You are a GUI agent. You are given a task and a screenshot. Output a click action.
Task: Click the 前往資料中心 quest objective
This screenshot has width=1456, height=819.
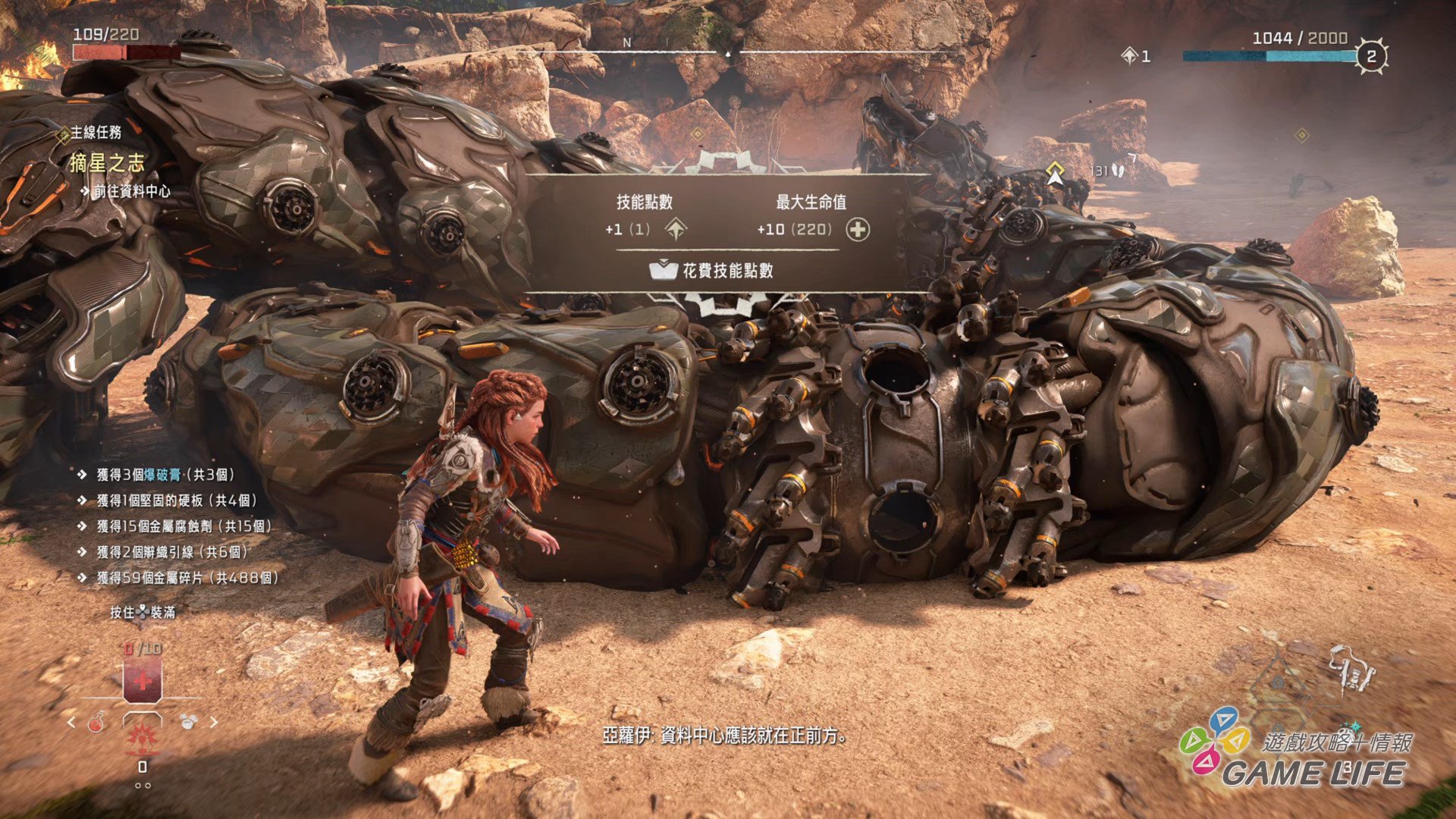click(x=130, y=192)
